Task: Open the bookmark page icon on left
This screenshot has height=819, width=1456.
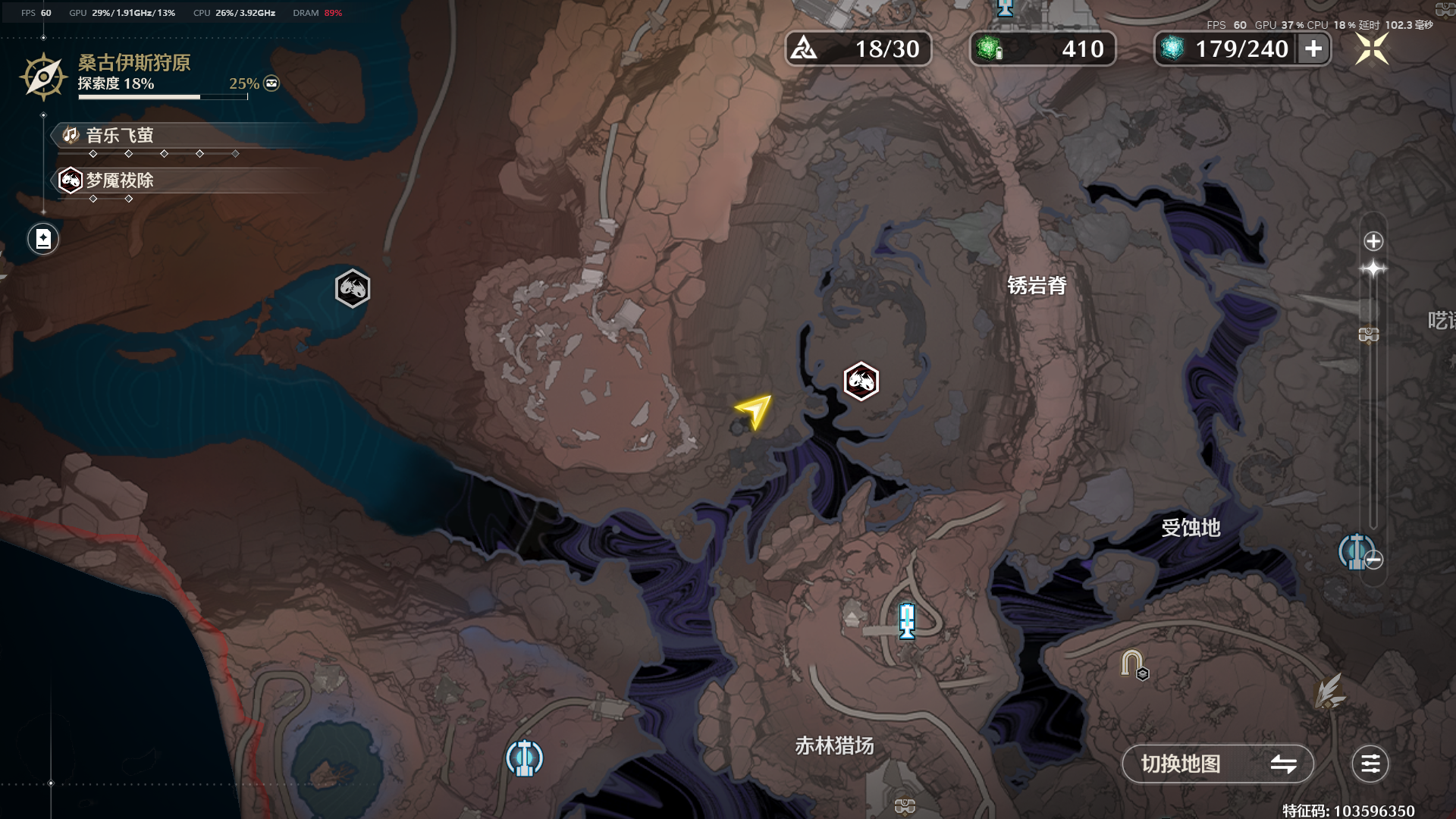Action: coord(43,240)
